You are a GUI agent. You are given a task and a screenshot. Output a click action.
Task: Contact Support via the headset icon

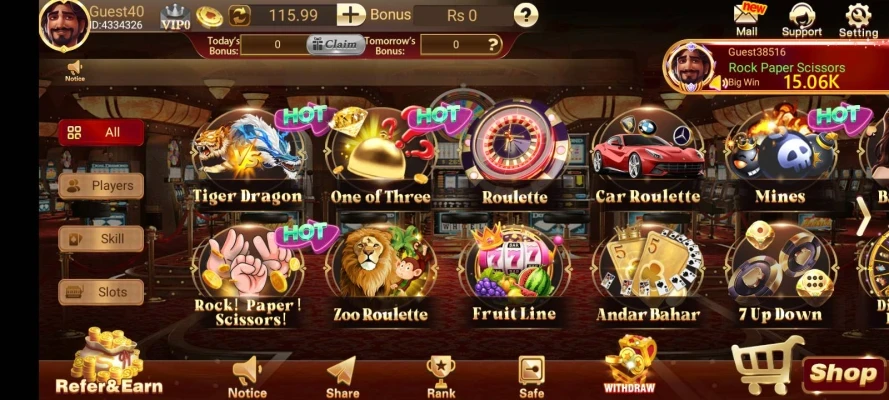802,19
